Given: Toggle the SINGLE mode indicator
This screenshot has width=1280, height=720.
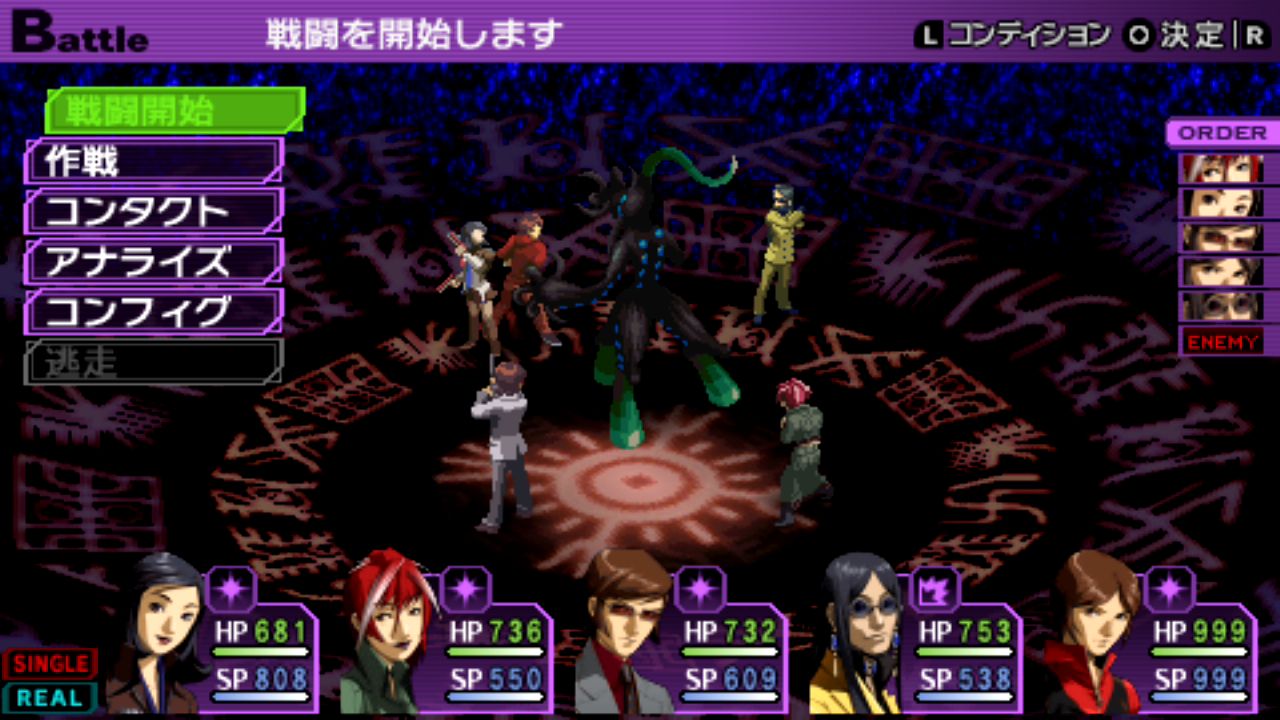Looking at the screenshot, I should click(49, 664).
